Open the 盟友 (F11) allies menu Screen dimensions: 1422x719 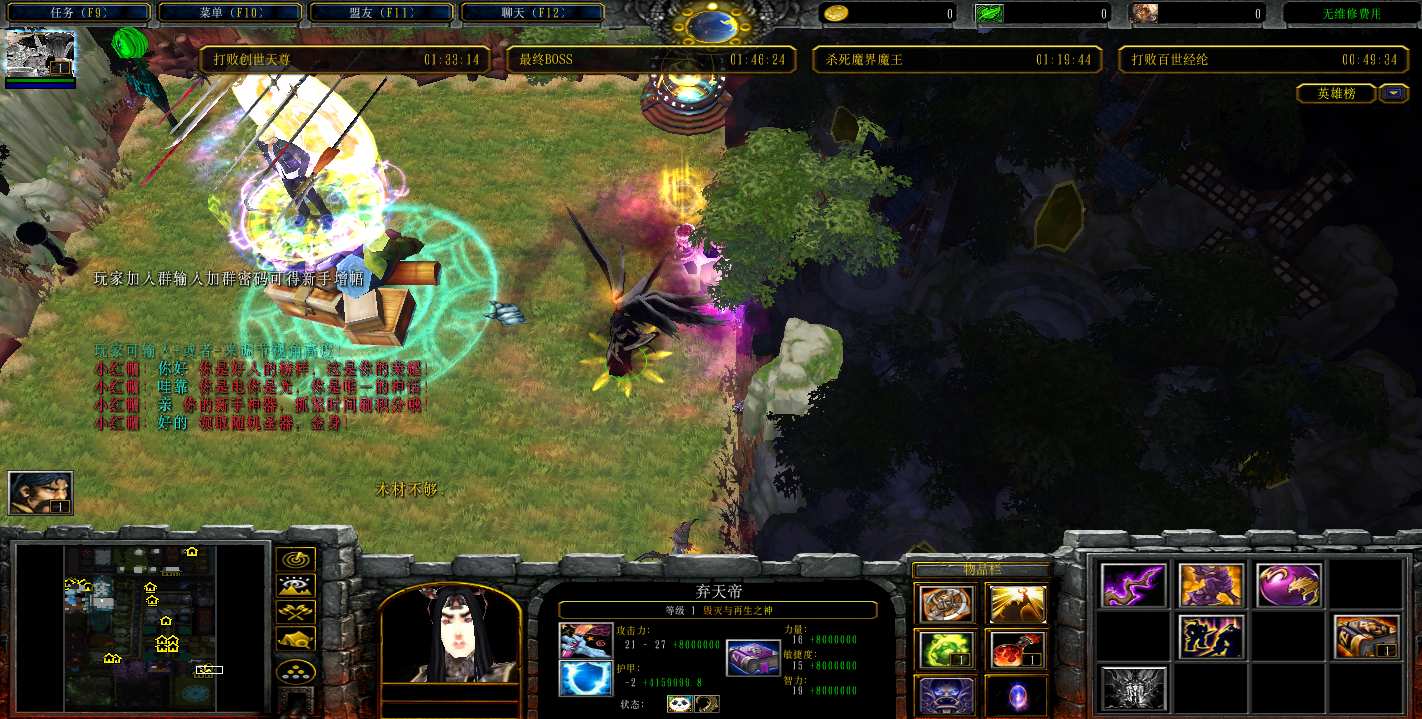(382, 13)
